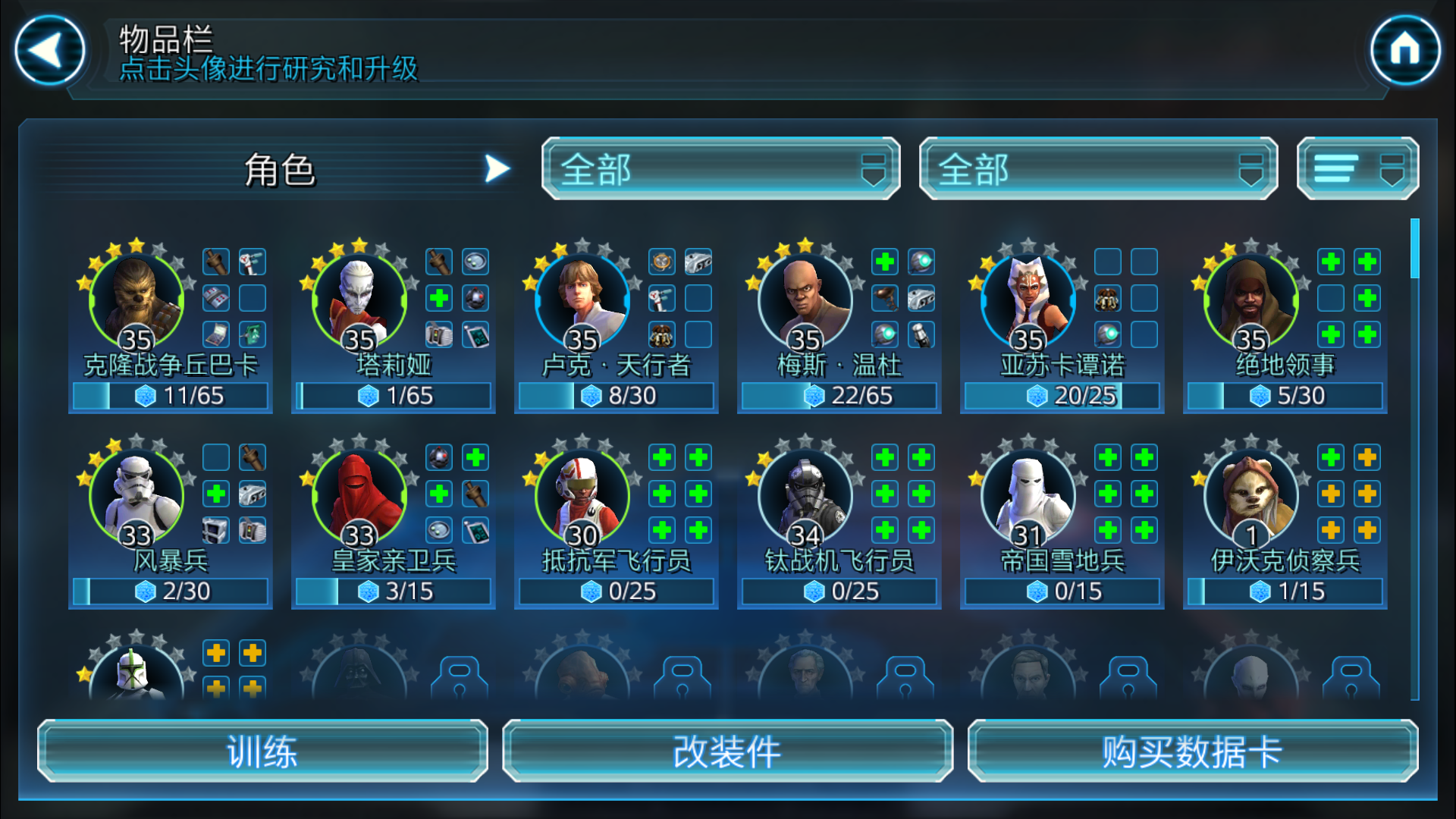Expand the 角色 category with its arrow

(x=497, y=168)
